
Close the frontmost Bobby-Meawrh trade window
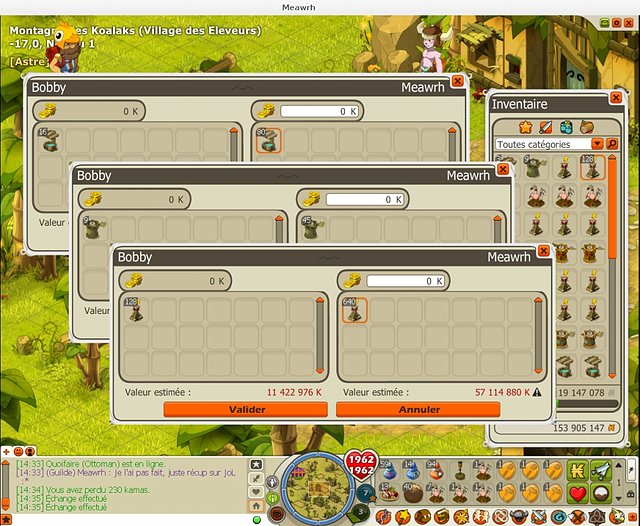coord(544,251)
